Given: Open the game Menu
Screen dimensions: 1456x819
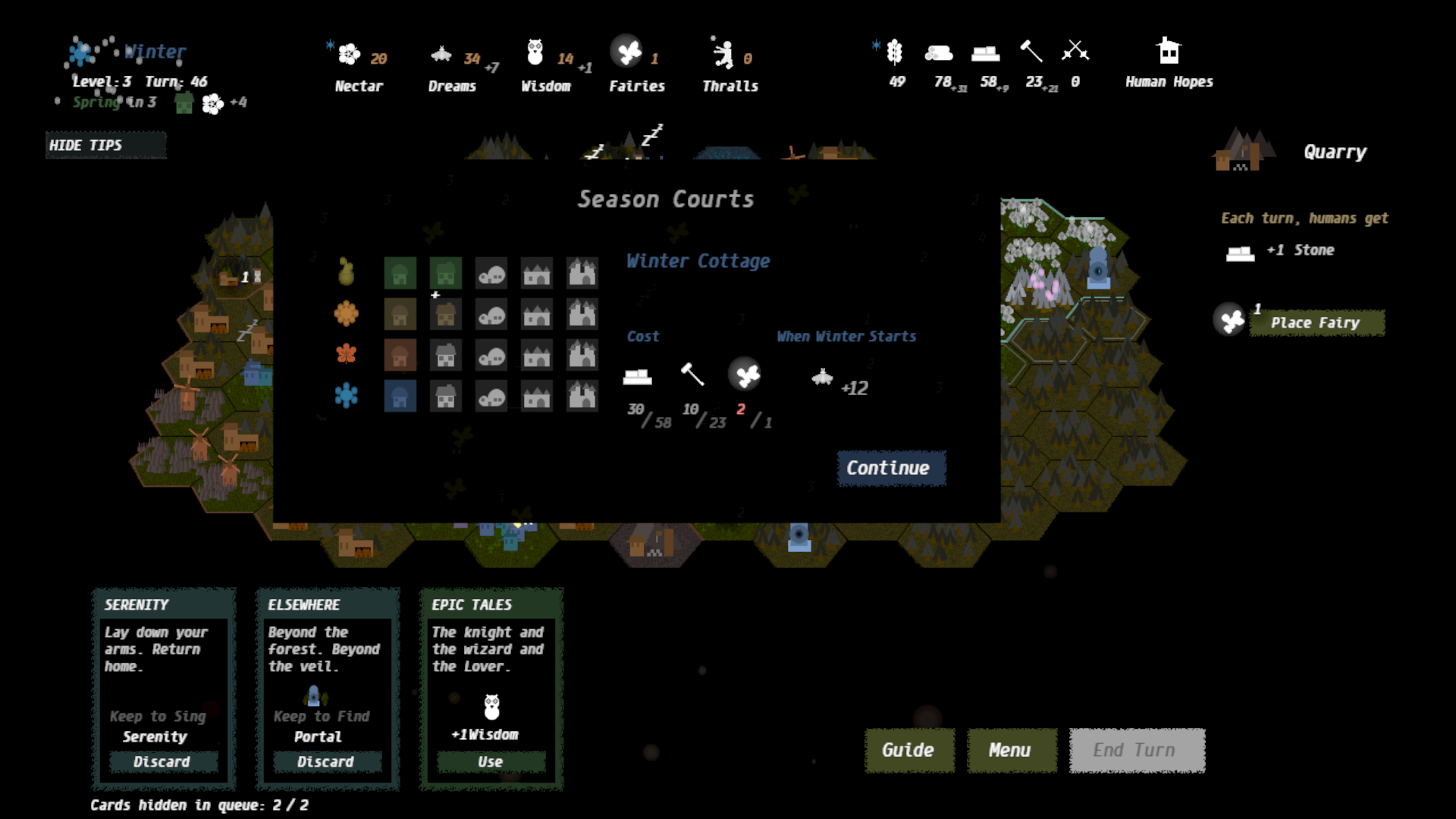Looking at the screenshot, I should tap(1010, 750).
